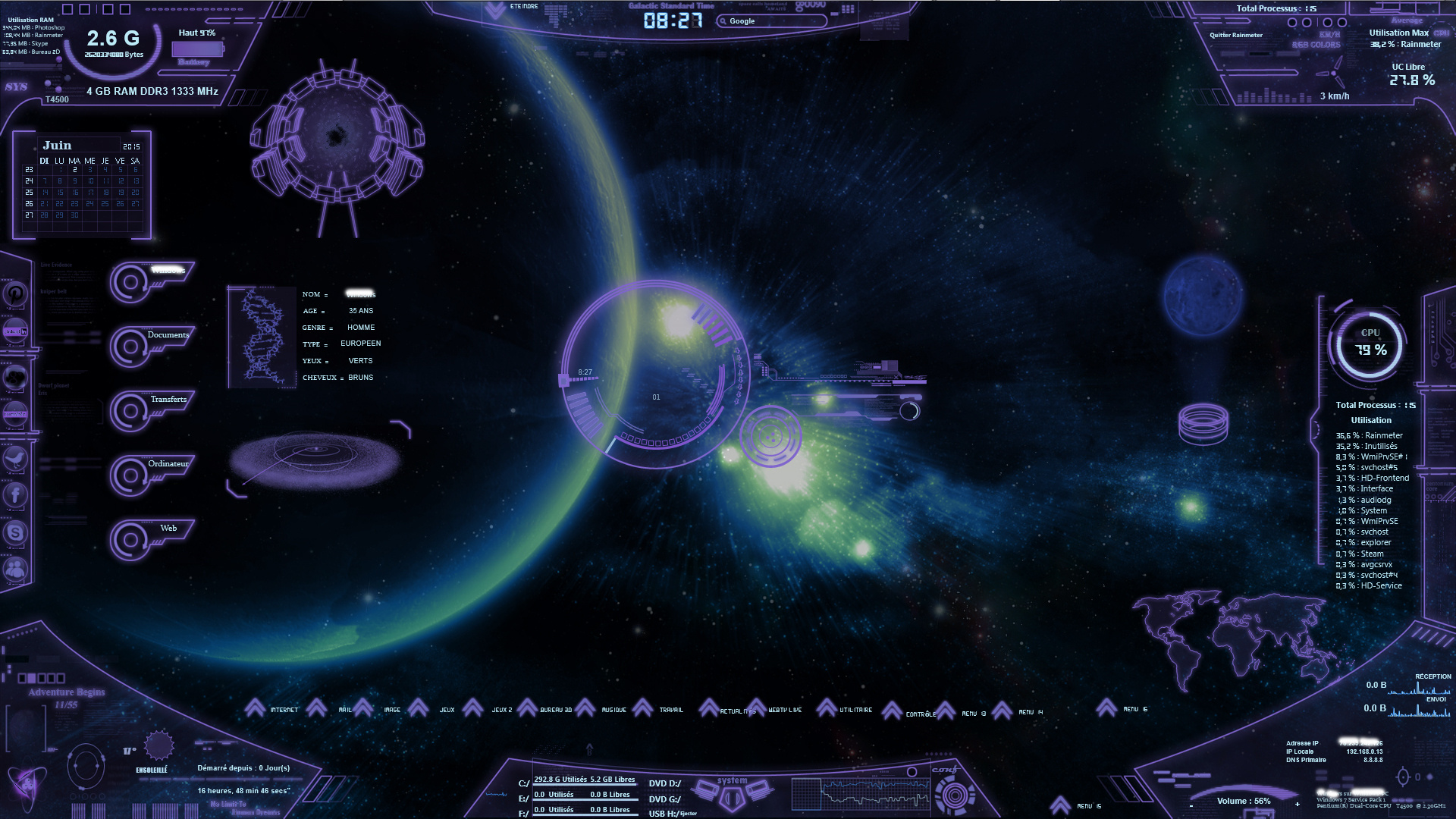Open the Twitter bird icon
The image size is (1456, 819).
(x=15, y=458)
